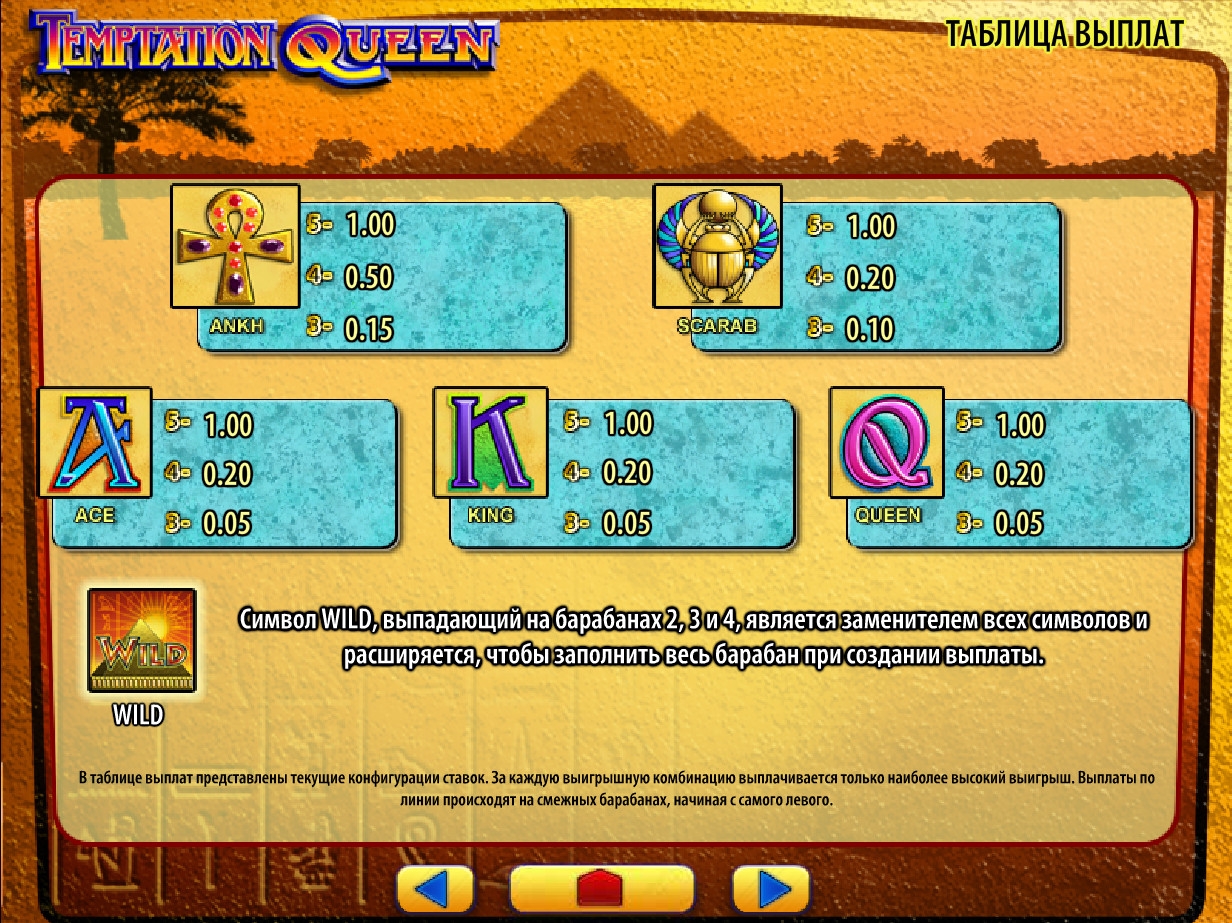The image size is (1232, 923).
Task: Advance to the next paytable page
Action: 770,888
